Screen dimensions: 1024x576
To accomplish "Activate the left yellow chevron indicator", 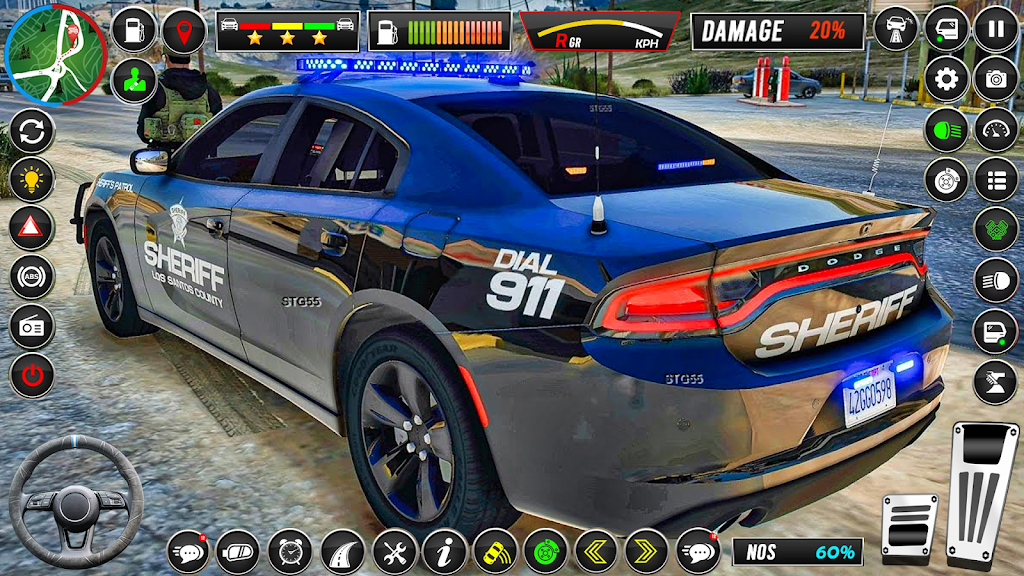I will point(596,551).
